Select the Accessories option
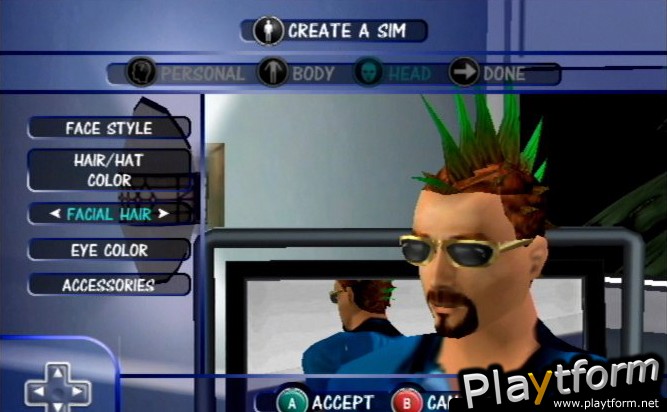Image resolution: width=667 pixels, height=412 pixels. click(109, 285)
